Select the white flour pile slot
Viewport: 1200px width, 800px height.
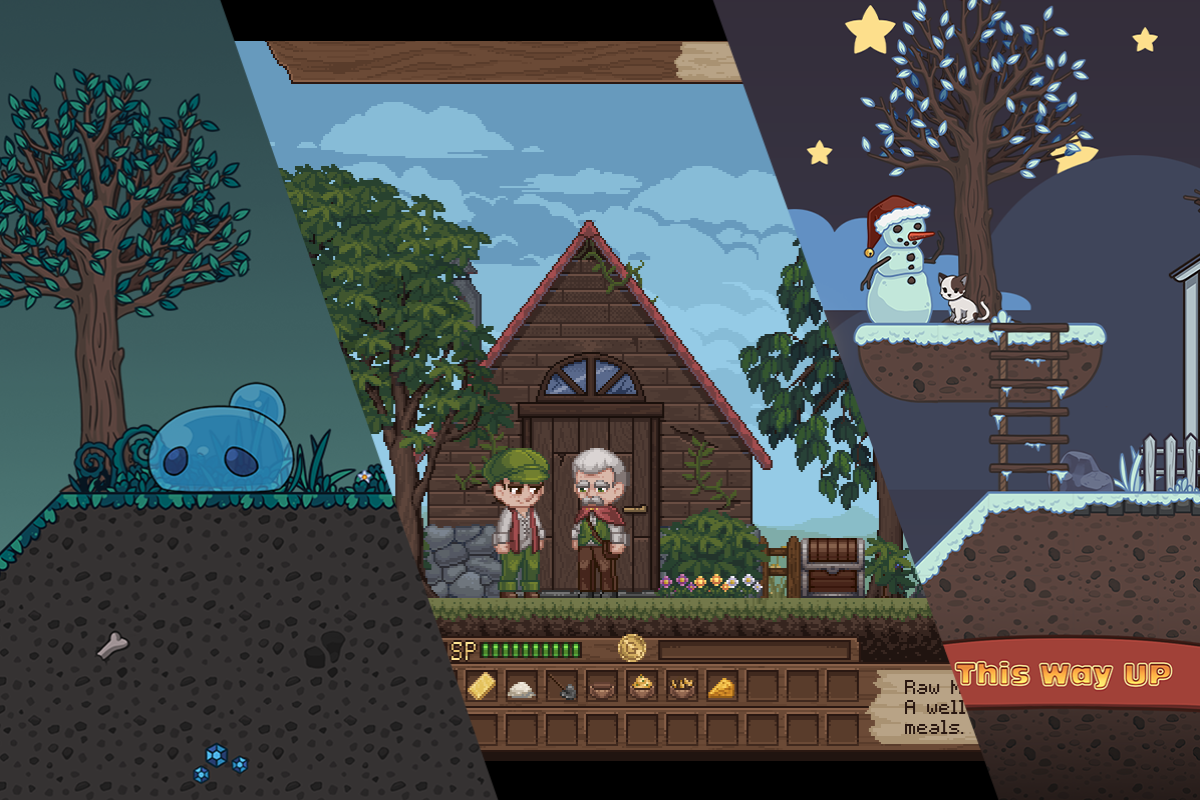pyautogui.click(x=520, y=687)
